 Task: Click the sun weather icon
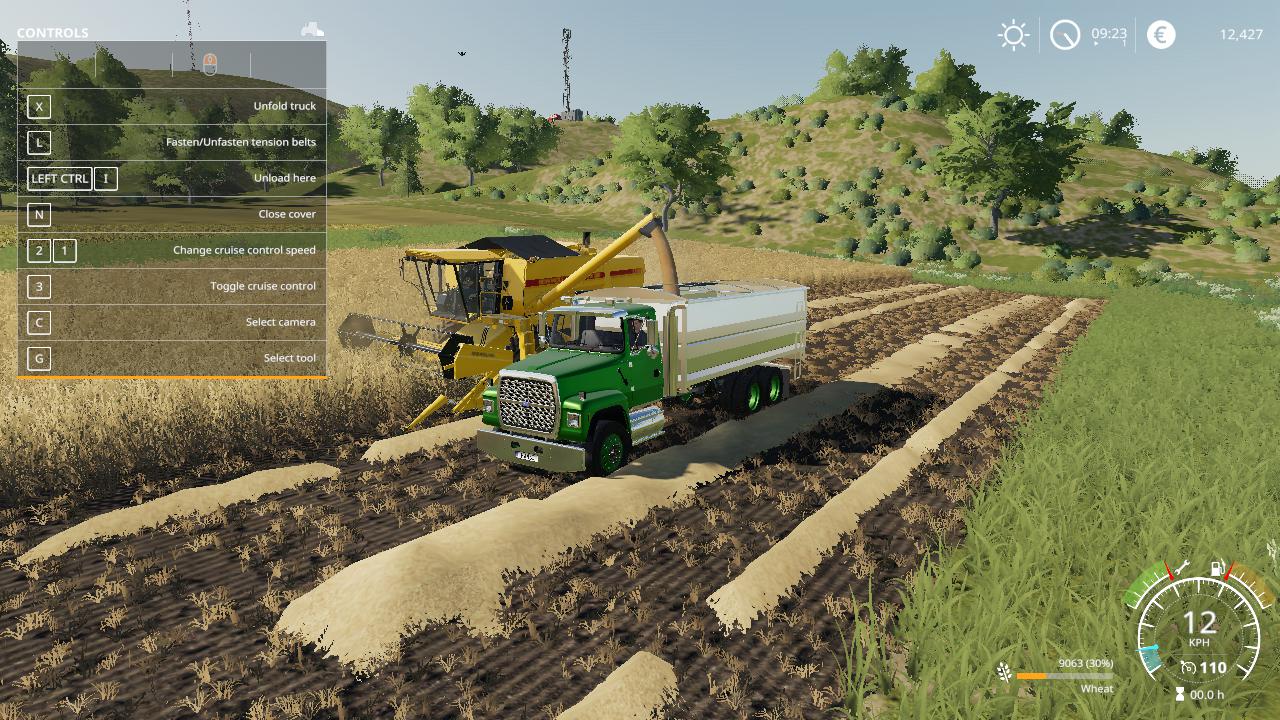tap(1013, 36)
